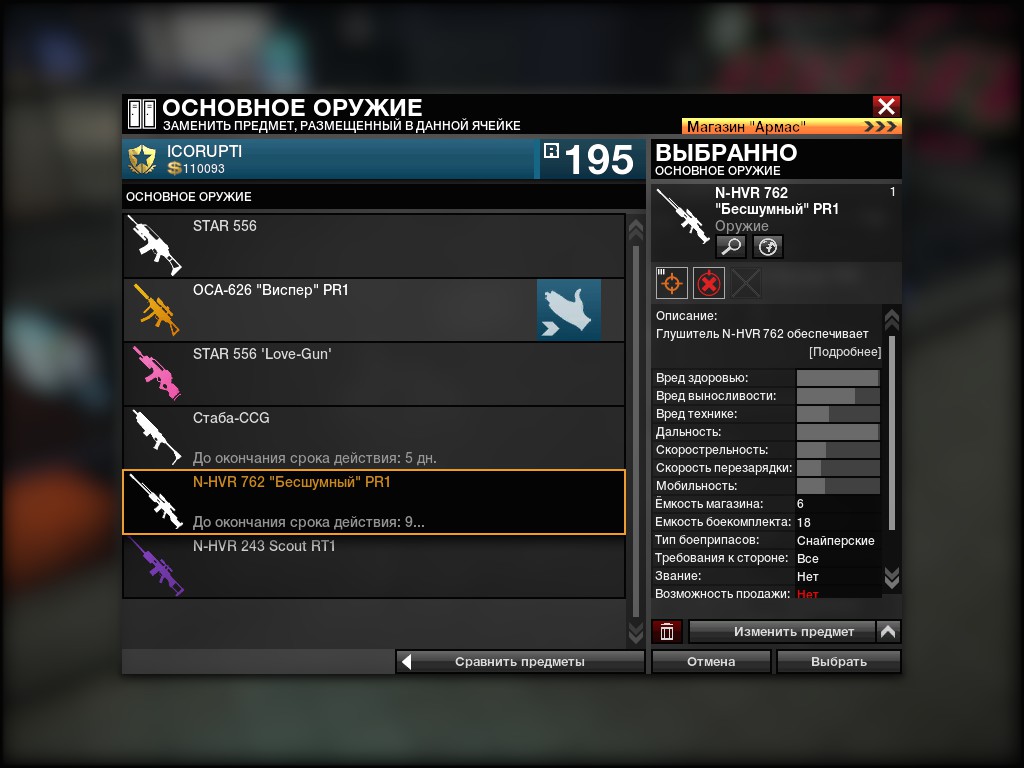The image size is (1024, 768).
Task: Close the primary weapon window
Action: [885, 107]
